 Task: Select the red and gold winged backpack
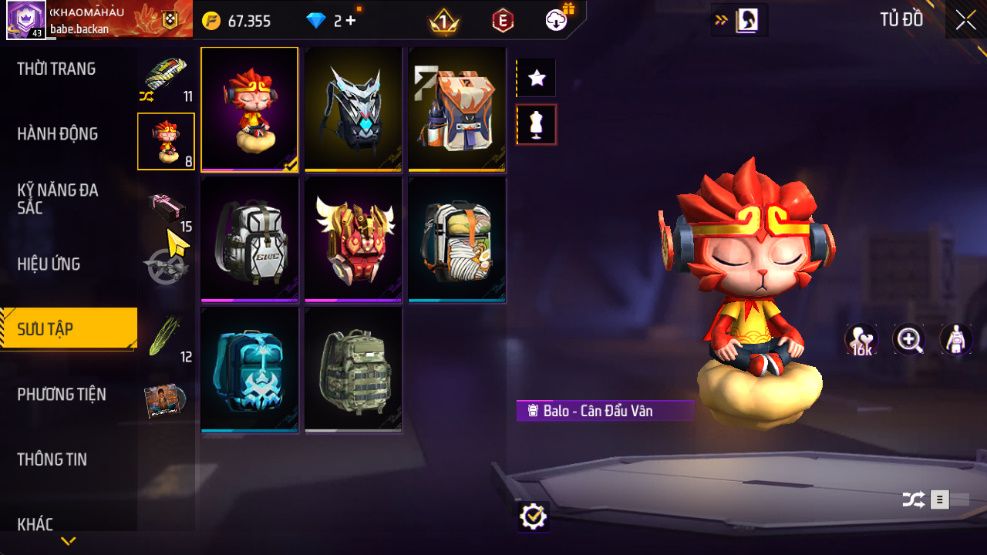pyautogui.click(x=353, y=239)
